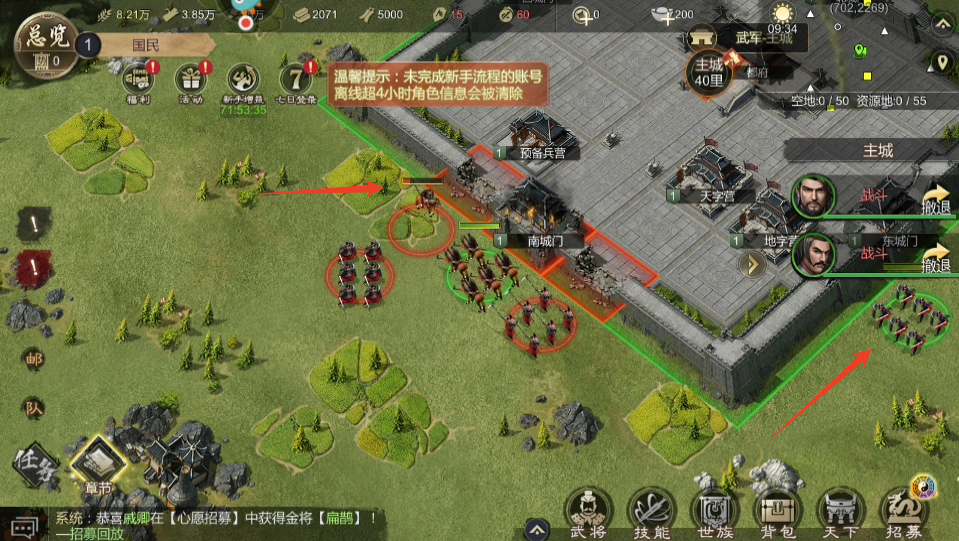Open the 世族 clan menu
The image size is (959, 541).
tap(714, 511)
